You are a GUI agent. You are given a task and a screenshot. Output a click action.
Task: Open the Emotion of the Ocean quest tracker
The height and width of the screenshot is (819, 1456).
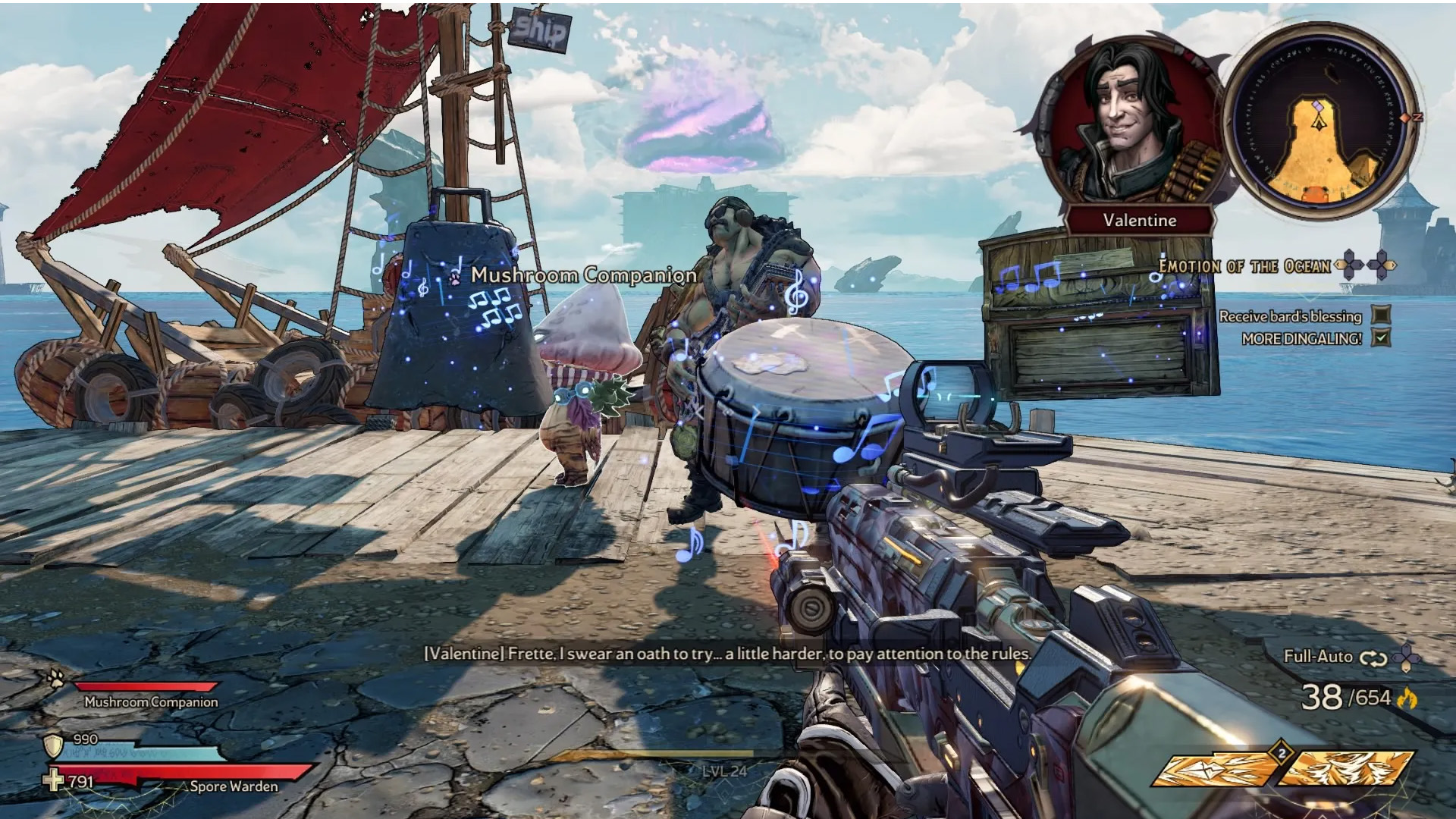(1244, 266)
